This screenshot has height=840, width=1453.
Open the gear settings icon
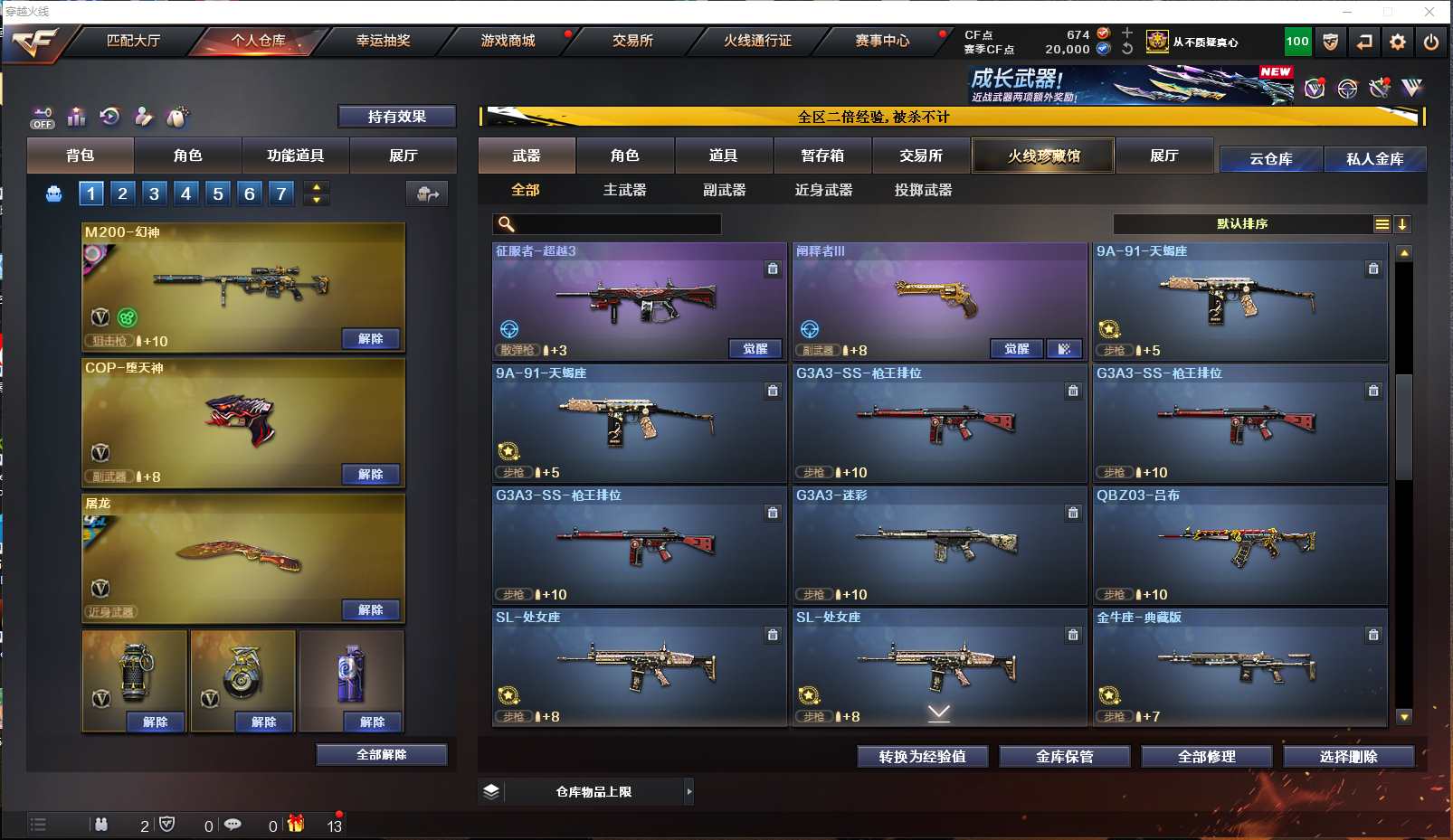tap(1398, 42)
